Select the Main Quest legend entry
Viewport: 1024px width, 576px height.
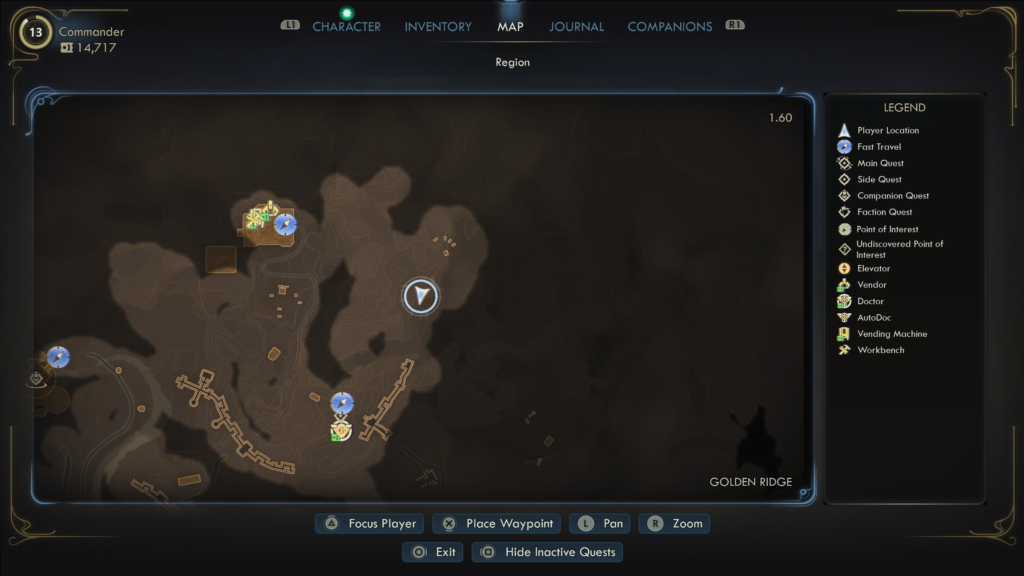880,163
